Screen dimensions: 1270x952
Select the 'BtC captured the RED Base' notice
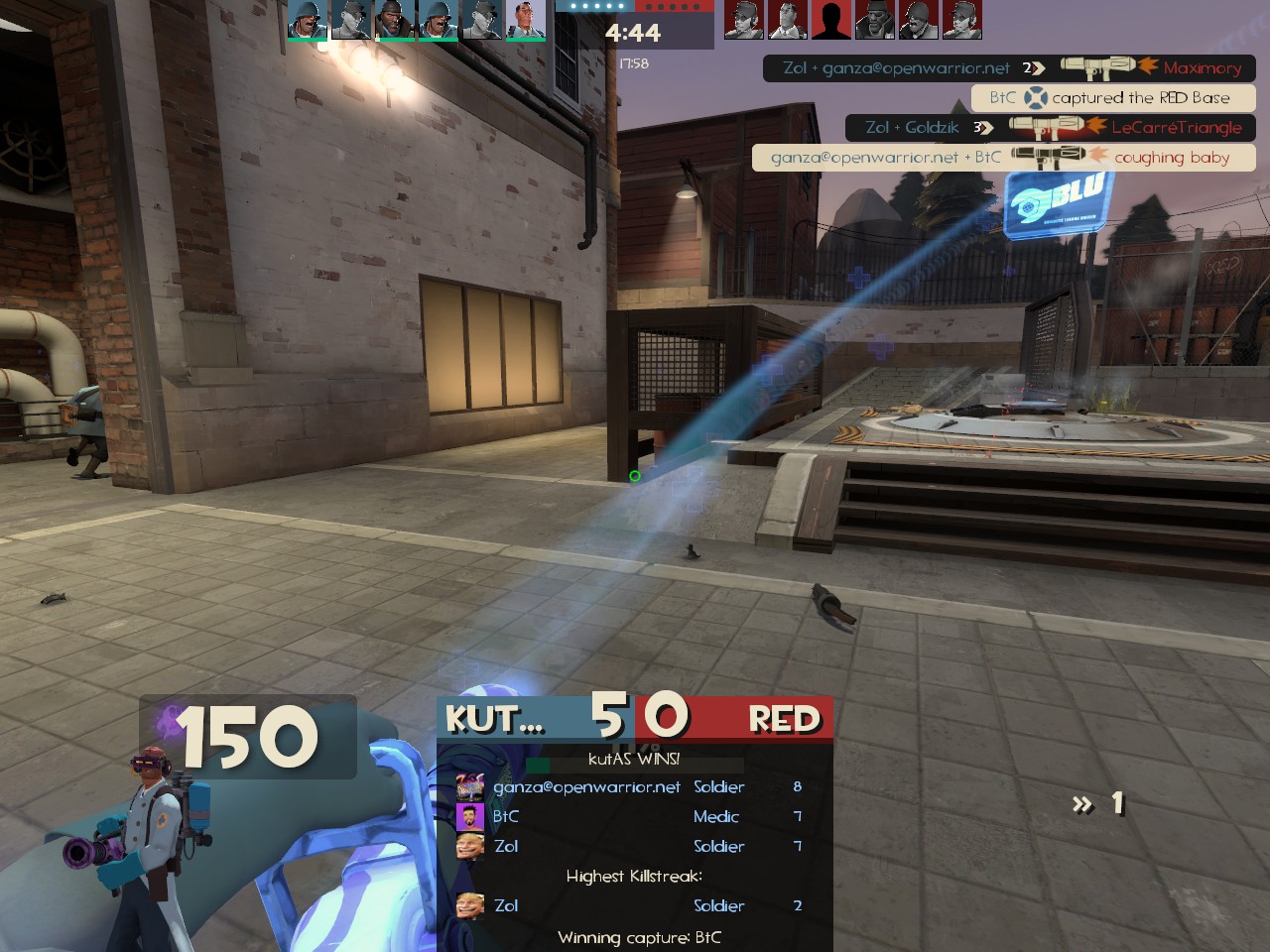point(1112,98)
